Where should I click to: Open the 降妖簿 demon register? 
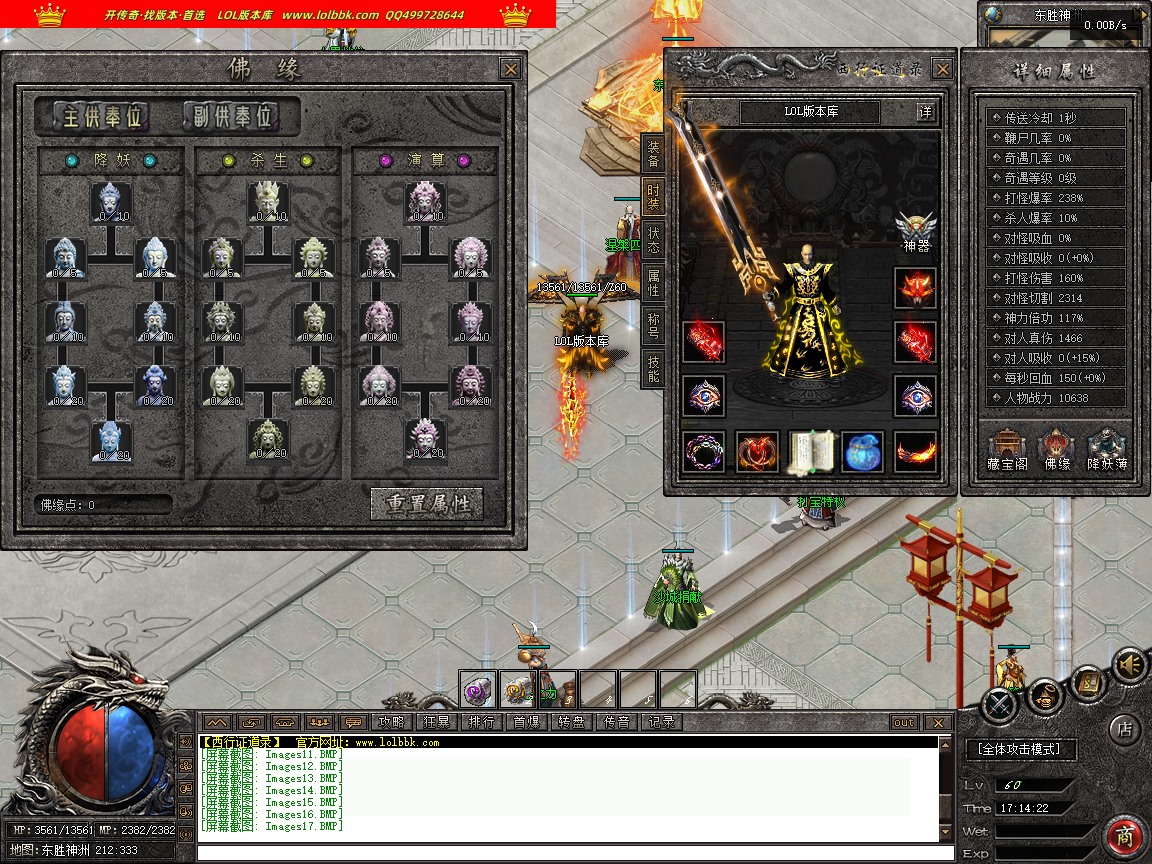click(1107, 449)
